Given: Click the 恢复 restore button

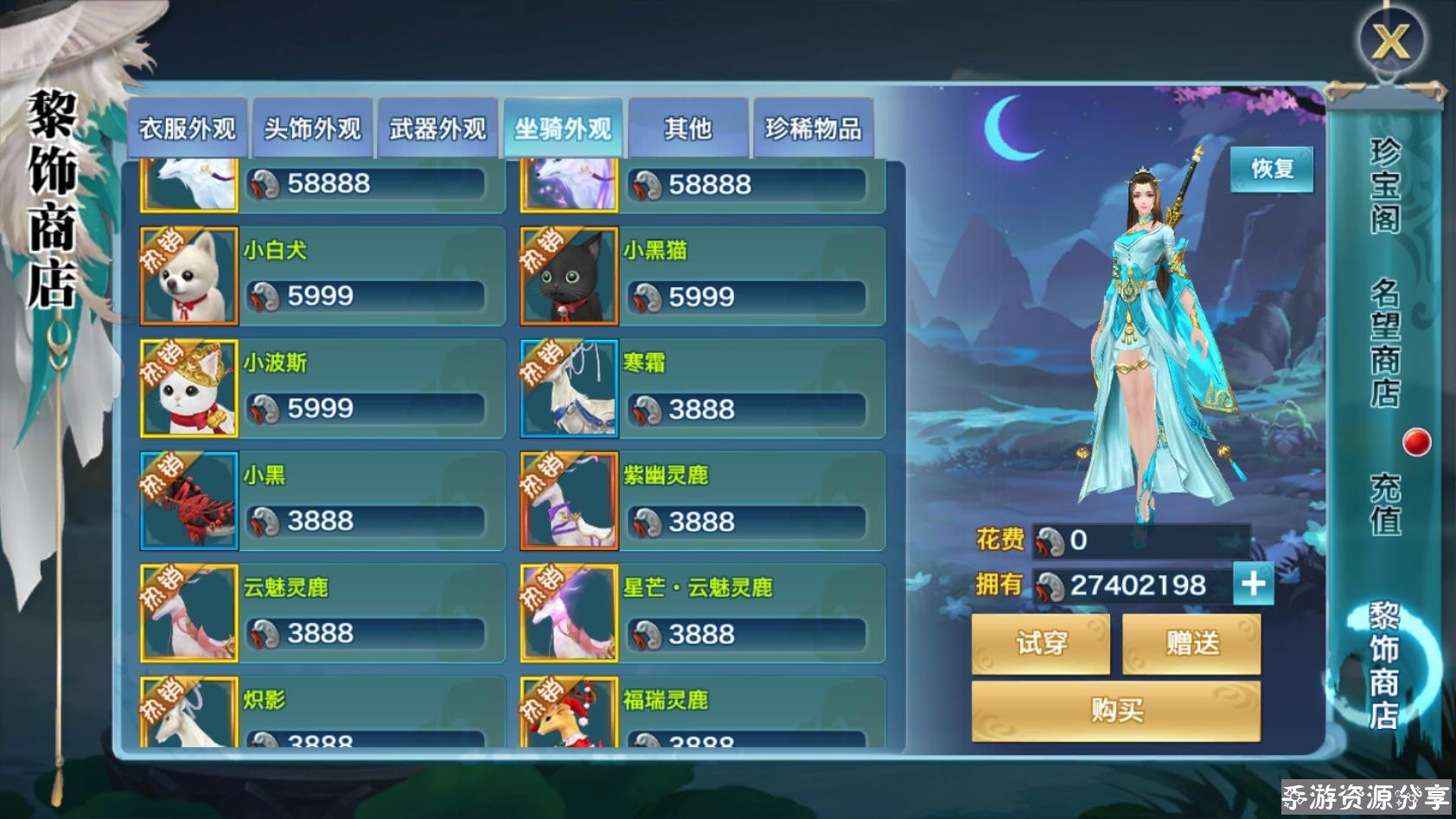Looking at the screenshot, I should [1272, 169].
